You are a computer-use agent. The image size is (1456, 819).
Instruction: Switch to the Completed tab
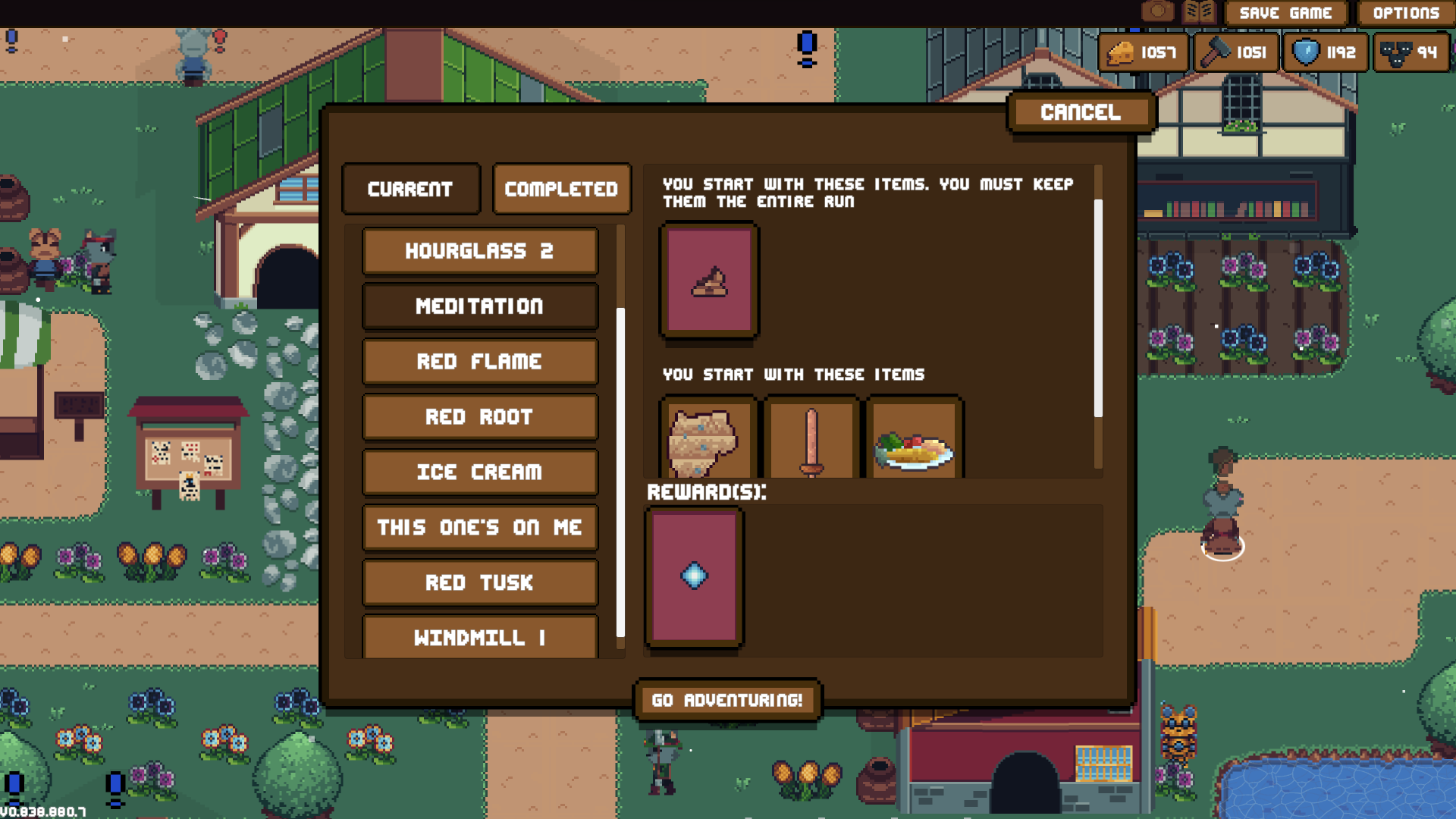click(561, 189)
